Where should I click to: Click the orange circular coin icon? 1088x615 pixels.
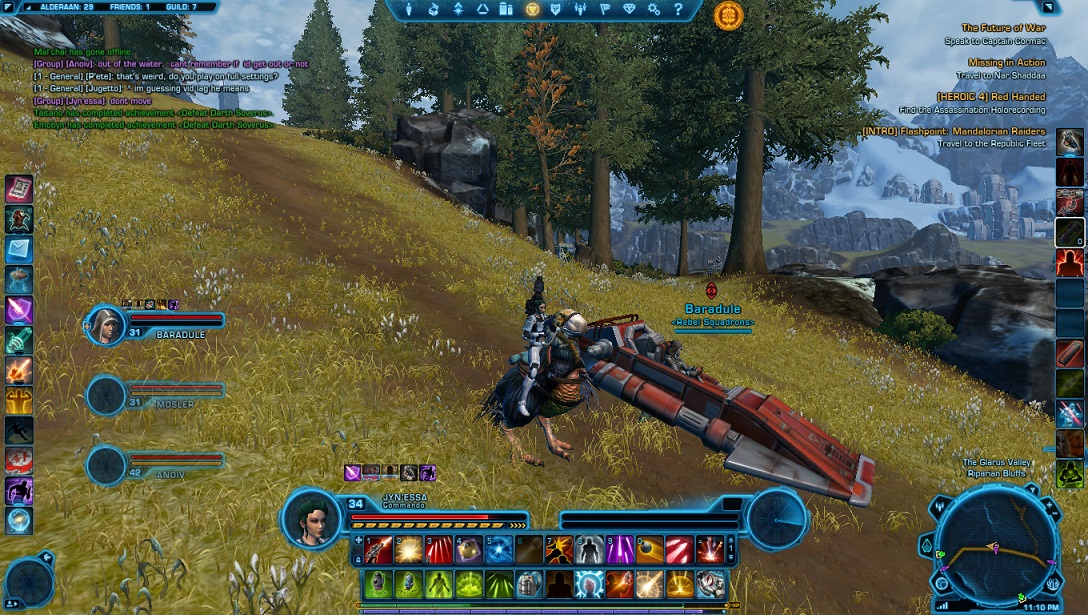(728, 15)
